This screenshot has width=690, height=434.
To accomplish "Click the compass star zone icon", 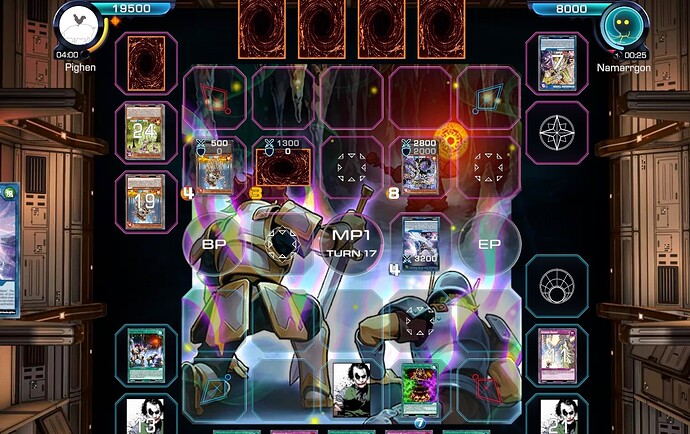I will pyautogui.click(x=557, y=129).
